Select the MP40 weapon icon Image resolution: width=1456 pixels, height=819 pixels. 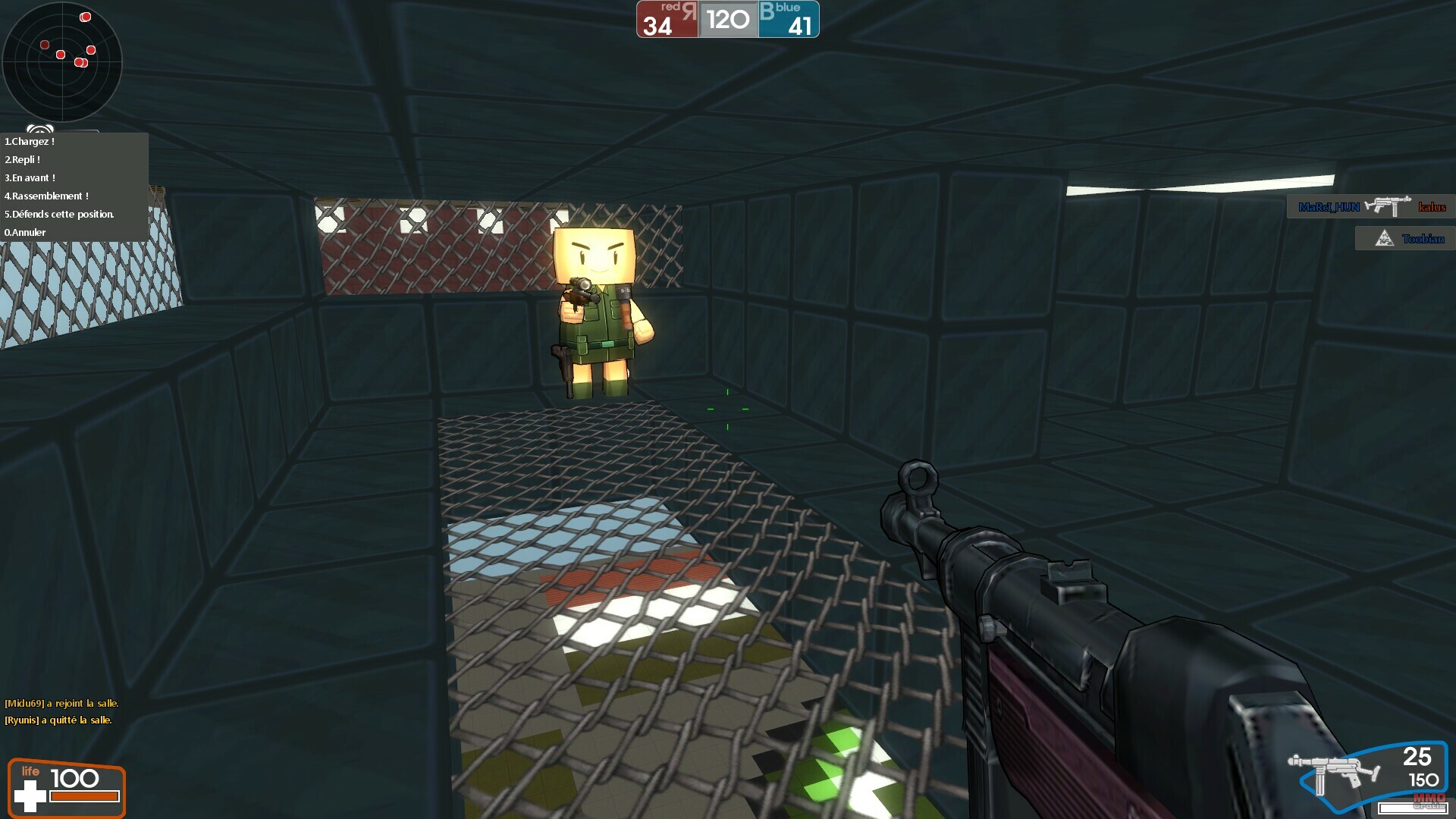coord(1333,772)
